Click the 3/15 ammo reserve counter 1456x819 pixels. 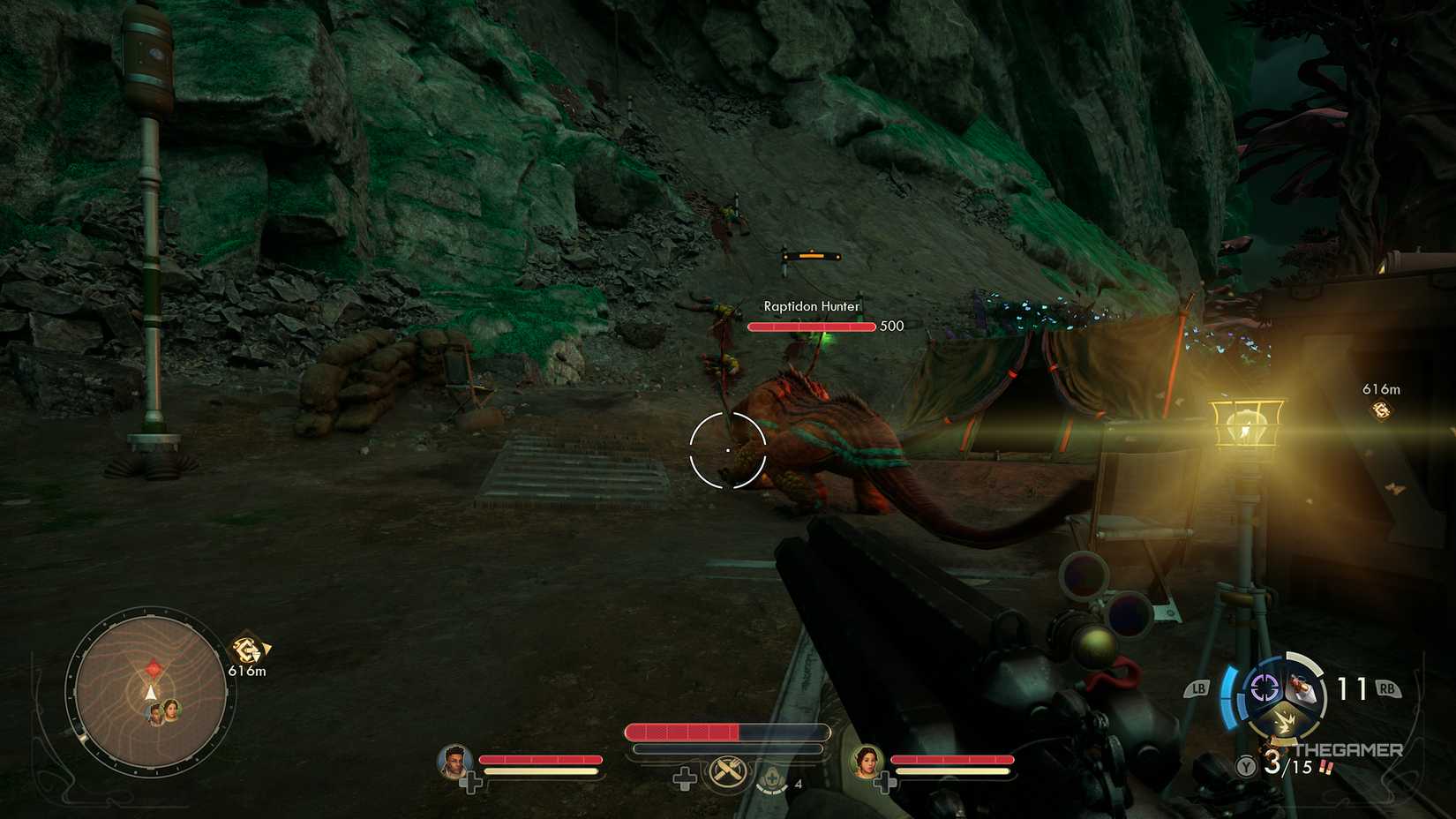1288,765
